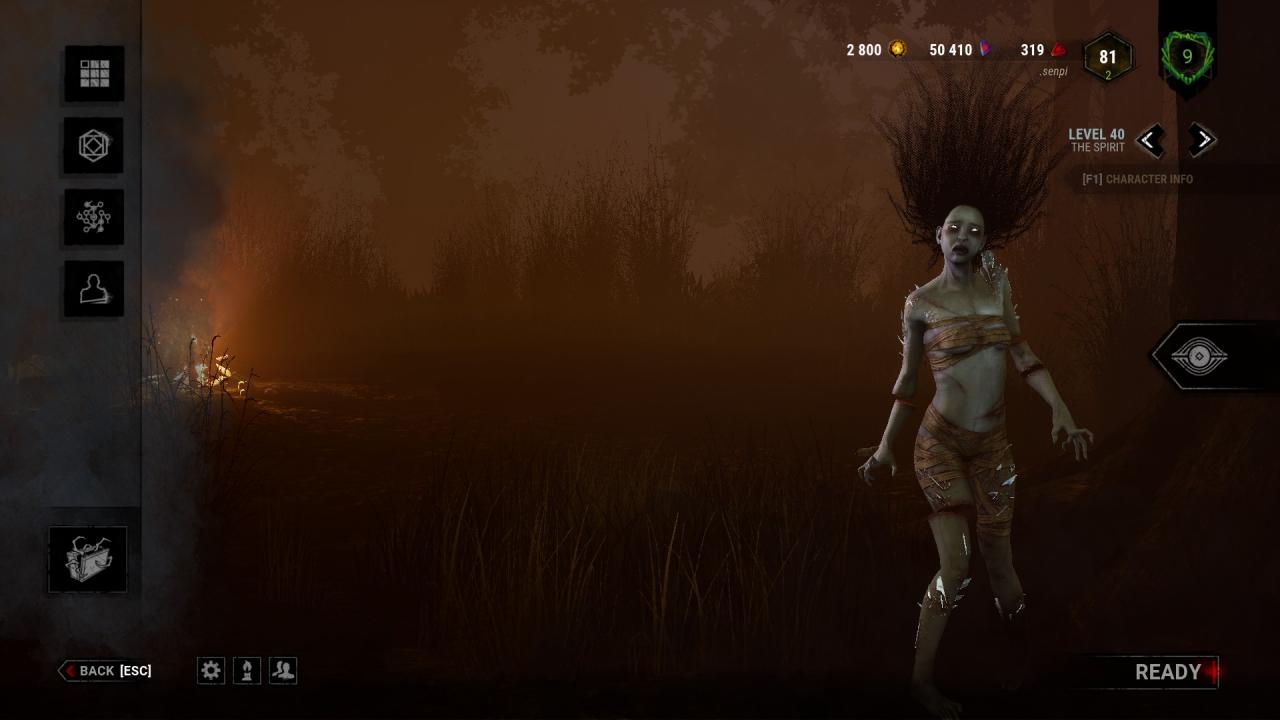The width and height of the screenshot is (1280, 720).
Task: Click the green rank 9 emblem
Action: pyautogui.click(x=1187, y=57)
